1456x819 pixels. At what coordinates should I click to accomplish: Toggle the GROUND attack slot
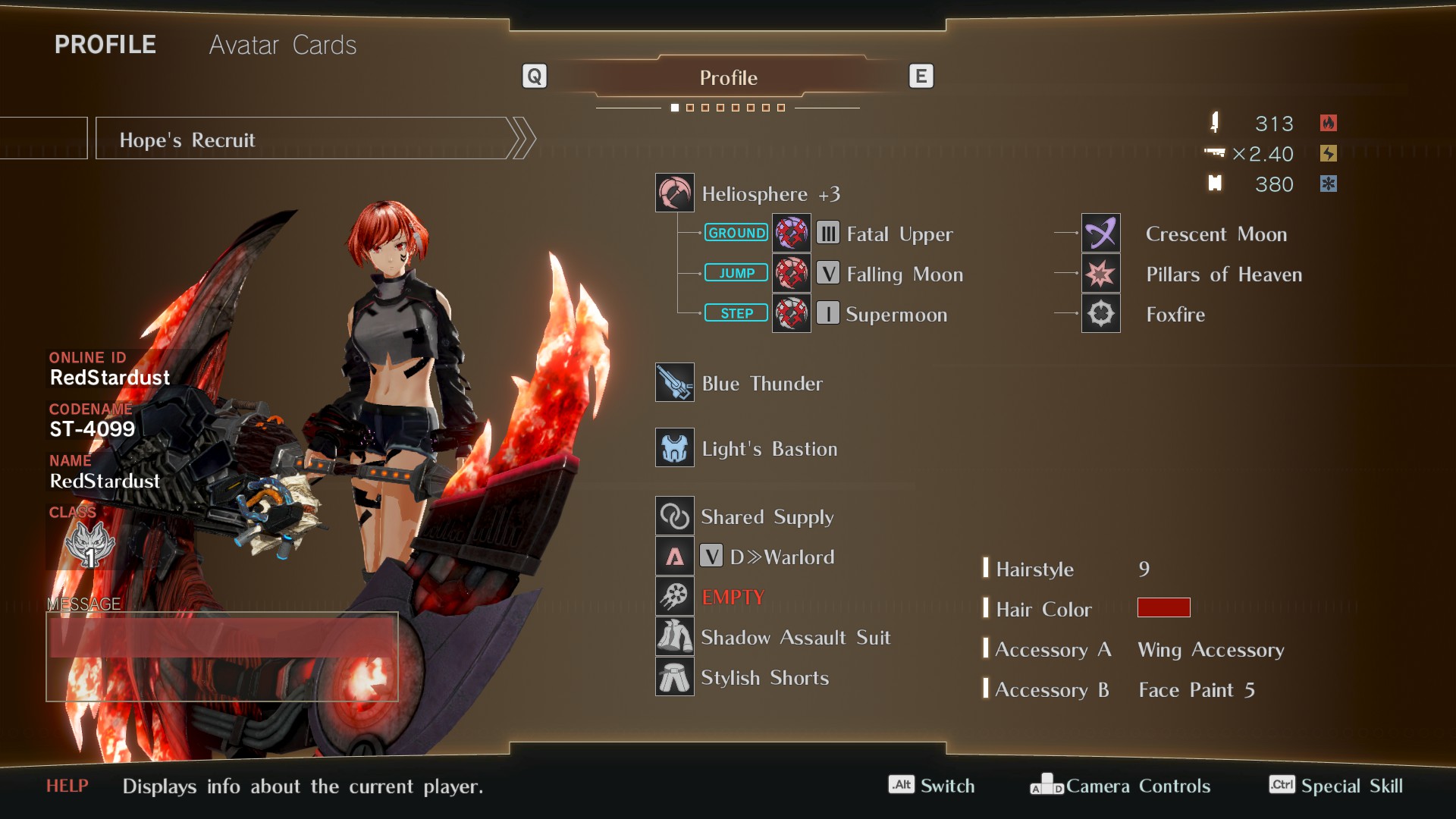(x=736, y=233)
